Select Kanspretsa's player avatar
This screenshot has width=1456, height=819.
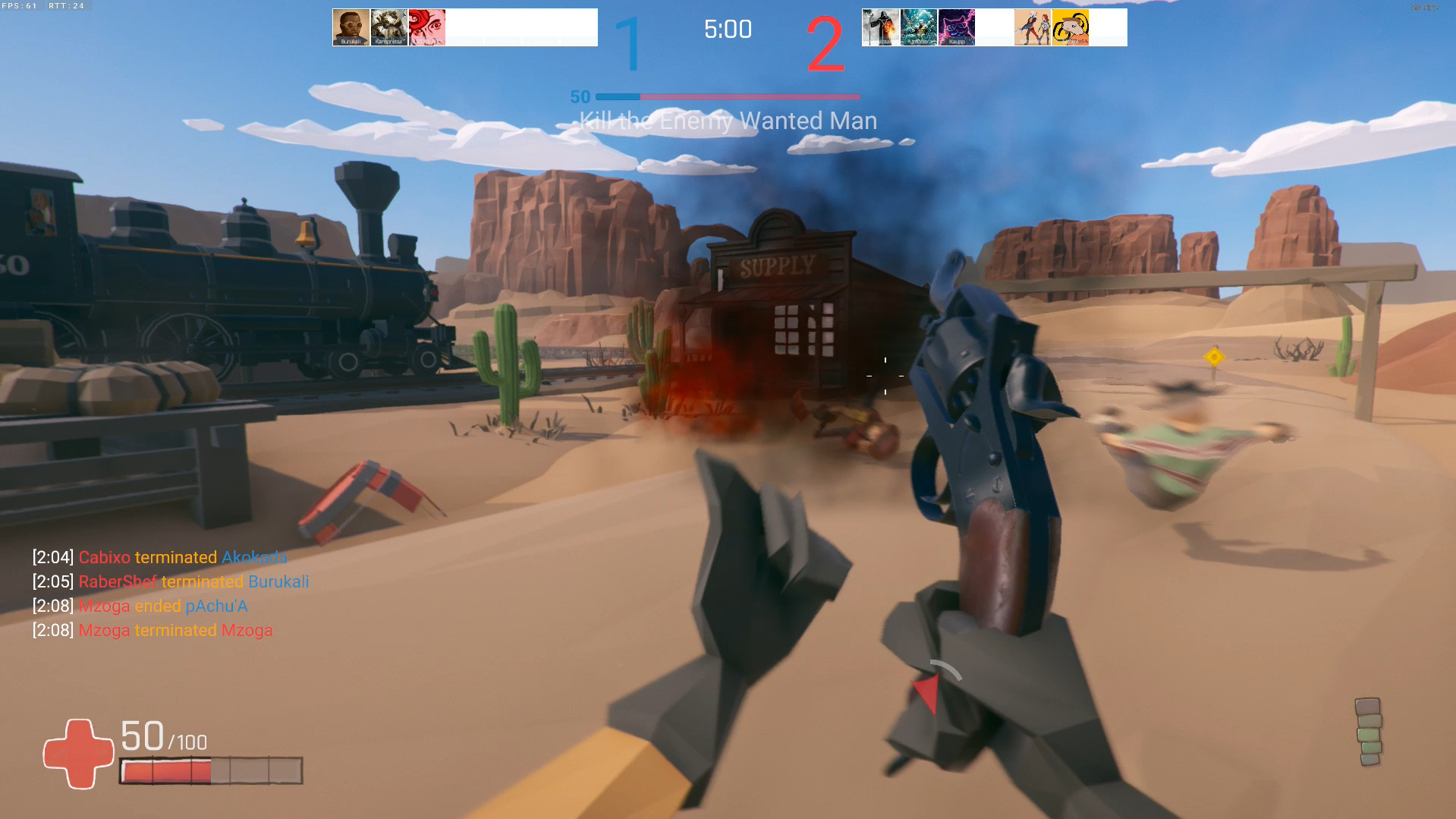click(388, 27)
